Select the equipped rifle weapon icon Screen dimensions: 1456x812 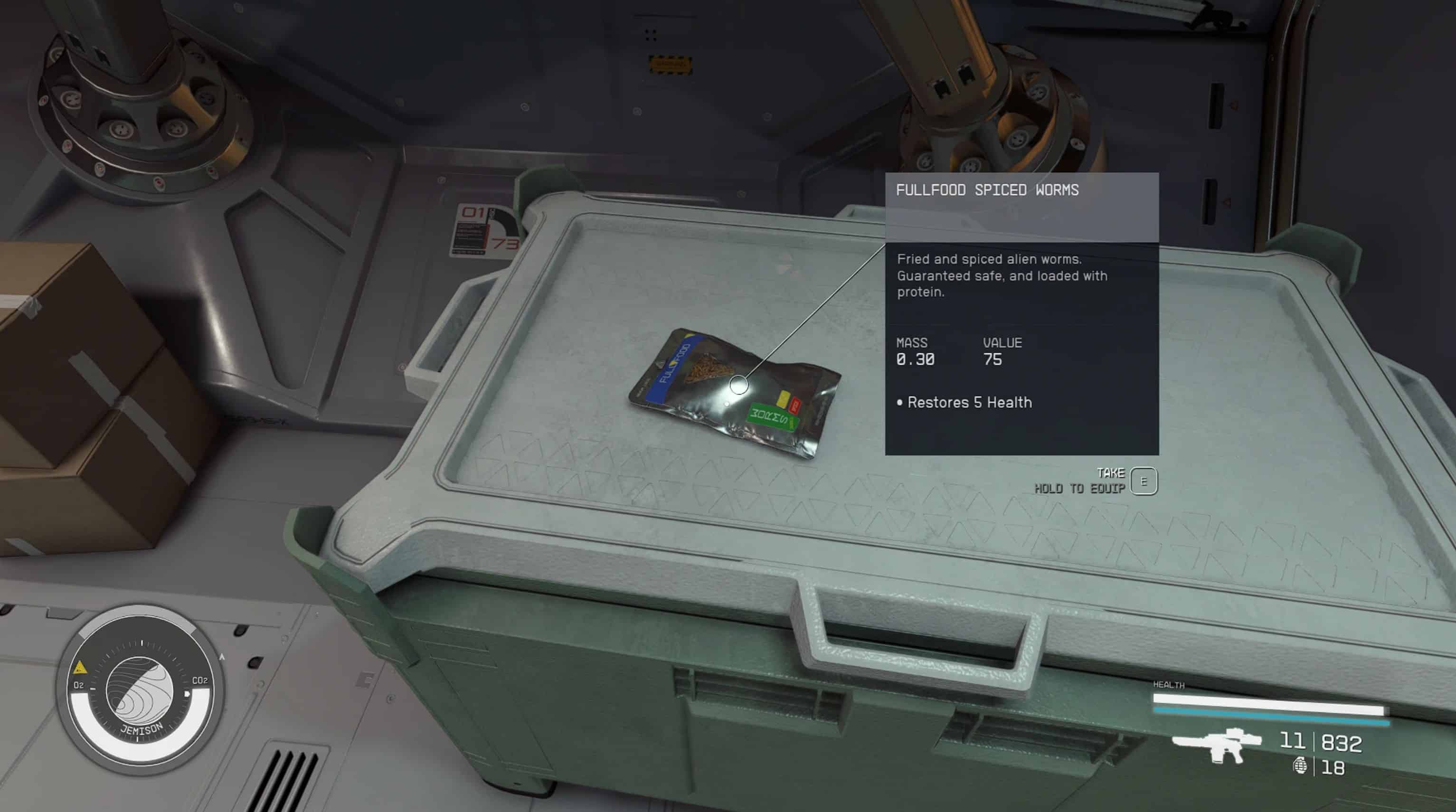pyautogui.click(x=1217, y=746)
